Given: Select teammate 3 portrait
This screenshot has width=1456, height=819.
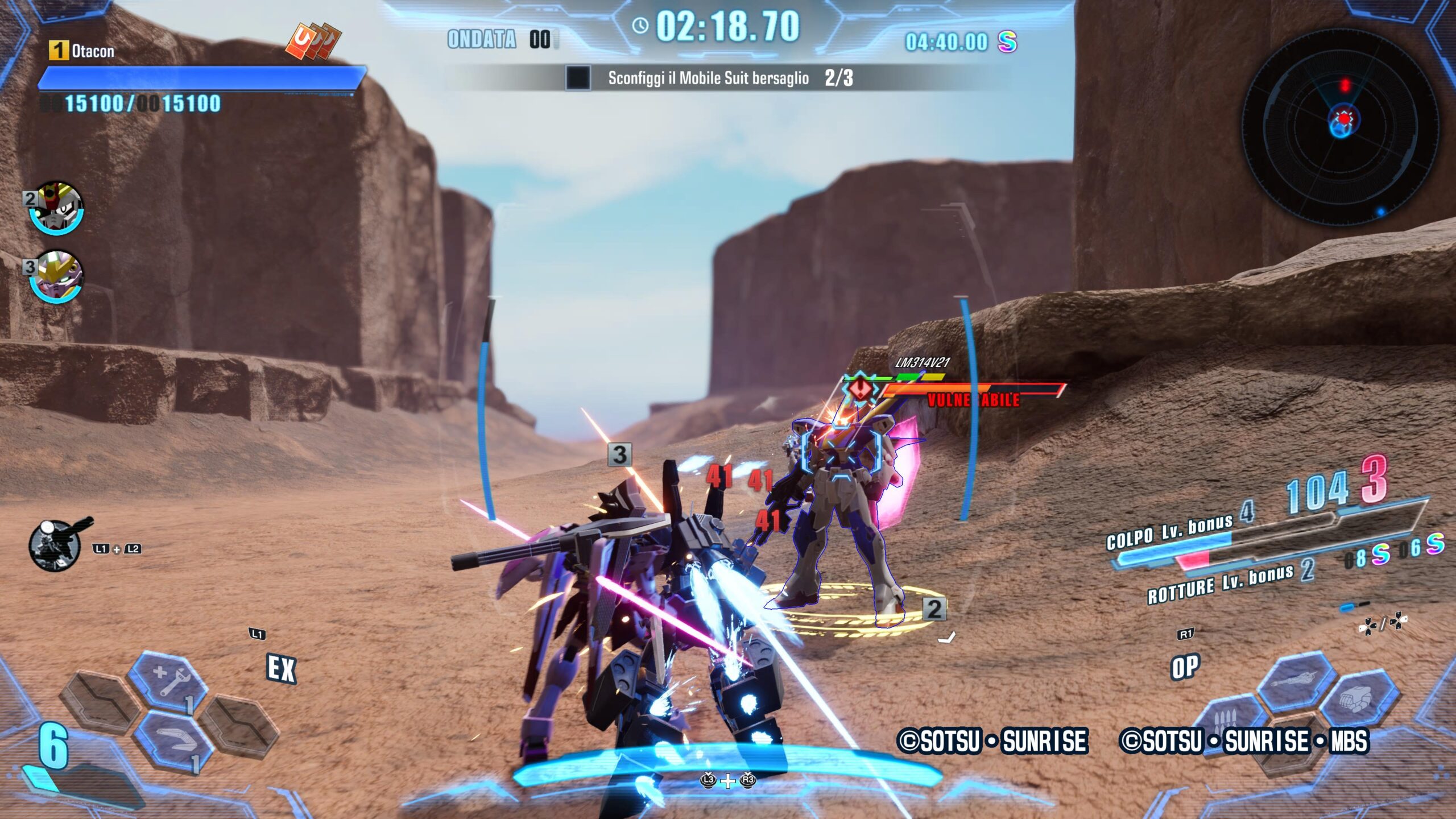Looking at the screenshot, I should click(x=55, y=276).
